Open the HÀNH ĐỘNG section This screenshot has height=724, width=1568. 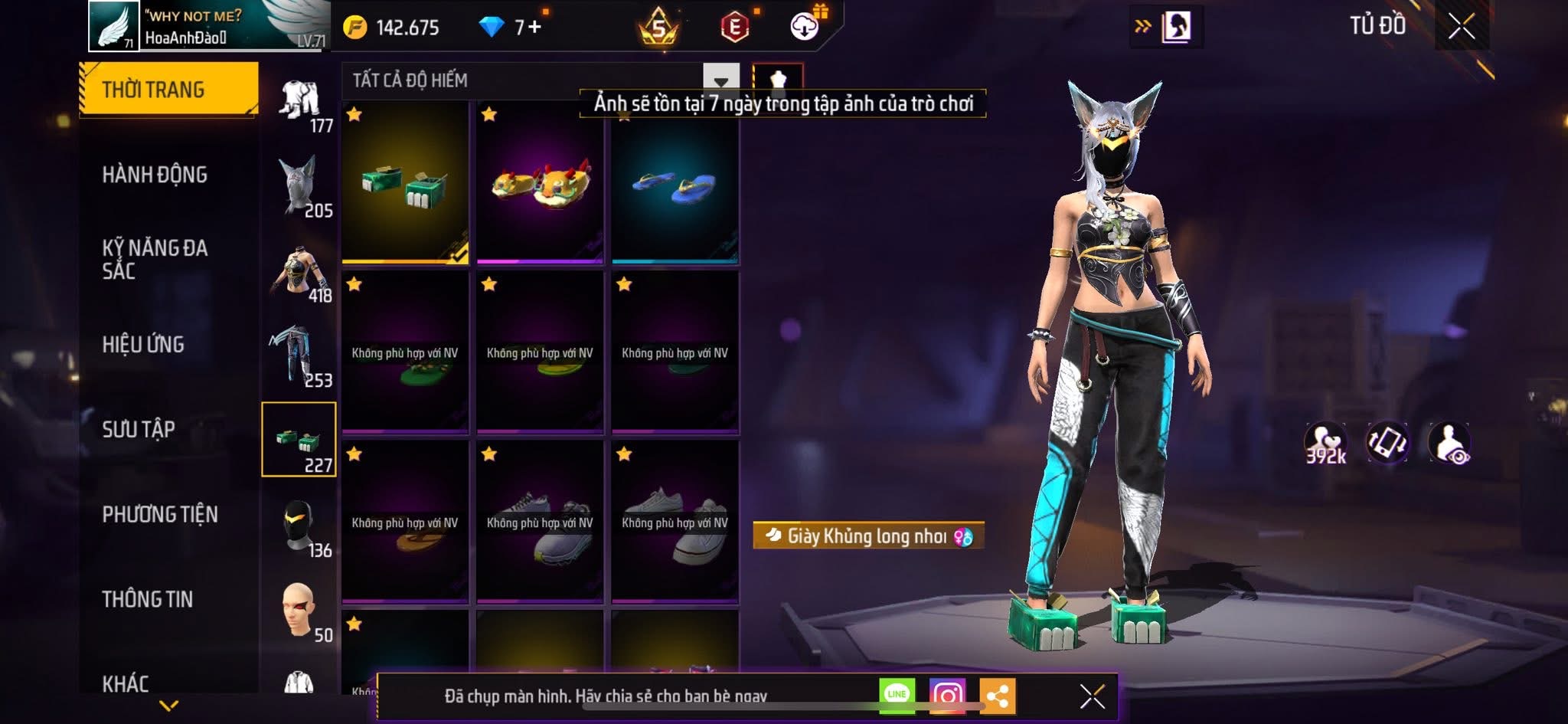pos(155,175)
